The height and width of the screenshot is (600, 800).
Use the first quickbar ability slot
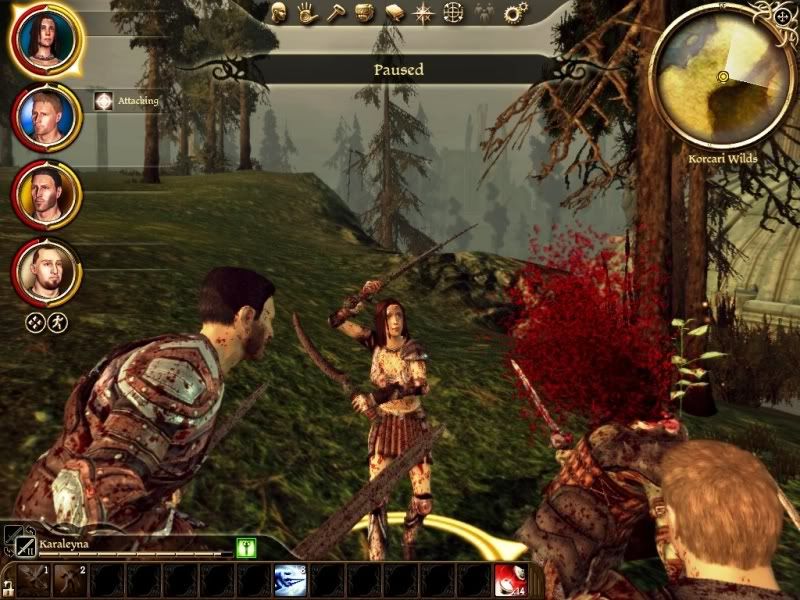pyautogui.click(x=33, y=581)
